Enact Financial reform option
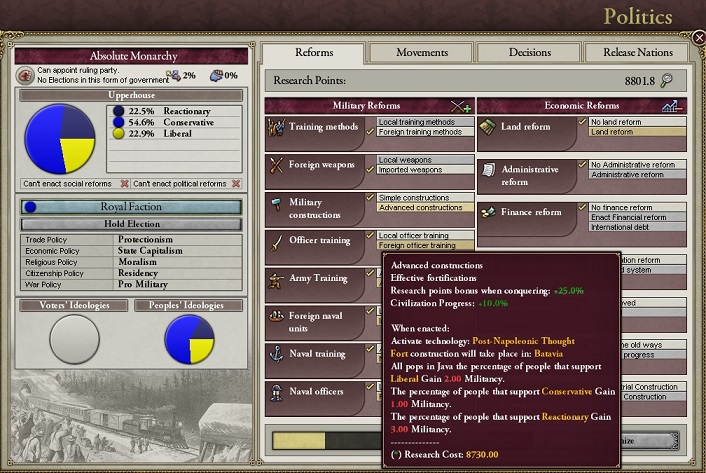The height and width of the screenshot is (473, 706). coord(628,217)
